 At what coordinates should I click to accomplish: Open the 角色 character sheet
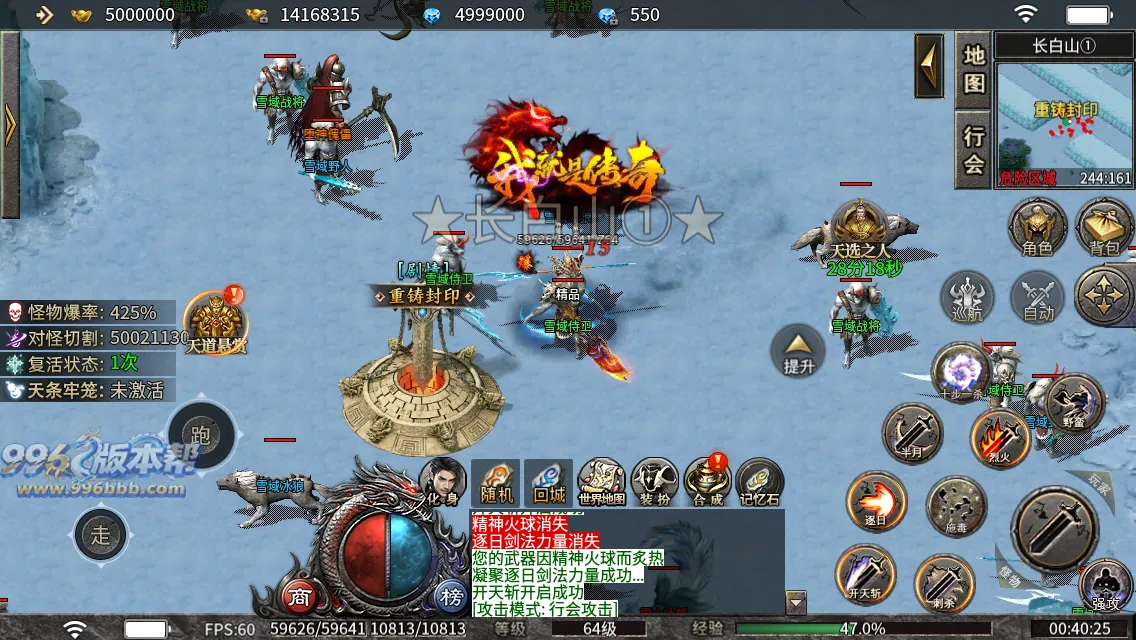1037,226
